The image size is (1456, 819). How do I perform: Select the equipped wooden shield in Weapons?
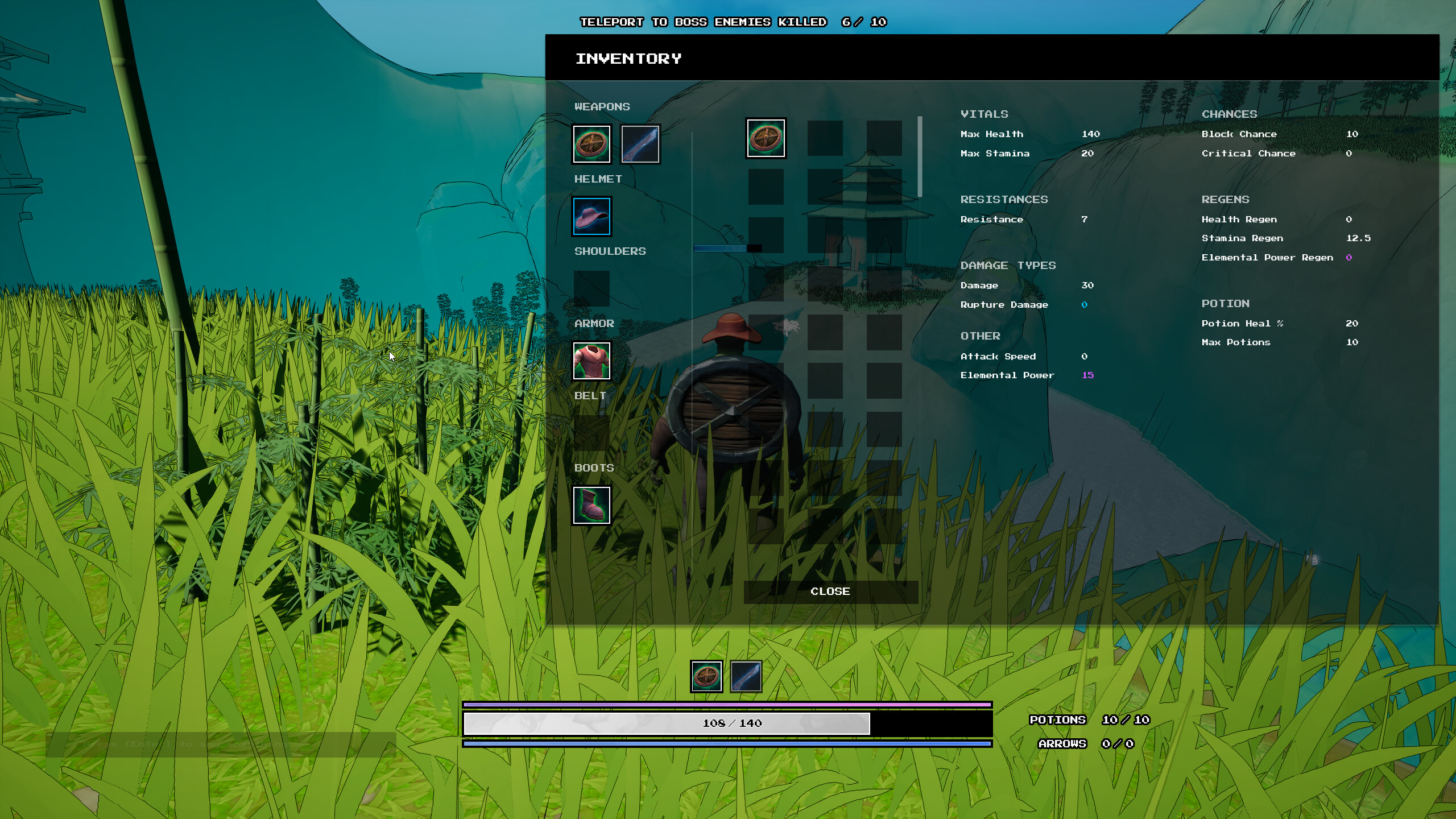coord(591,144)
